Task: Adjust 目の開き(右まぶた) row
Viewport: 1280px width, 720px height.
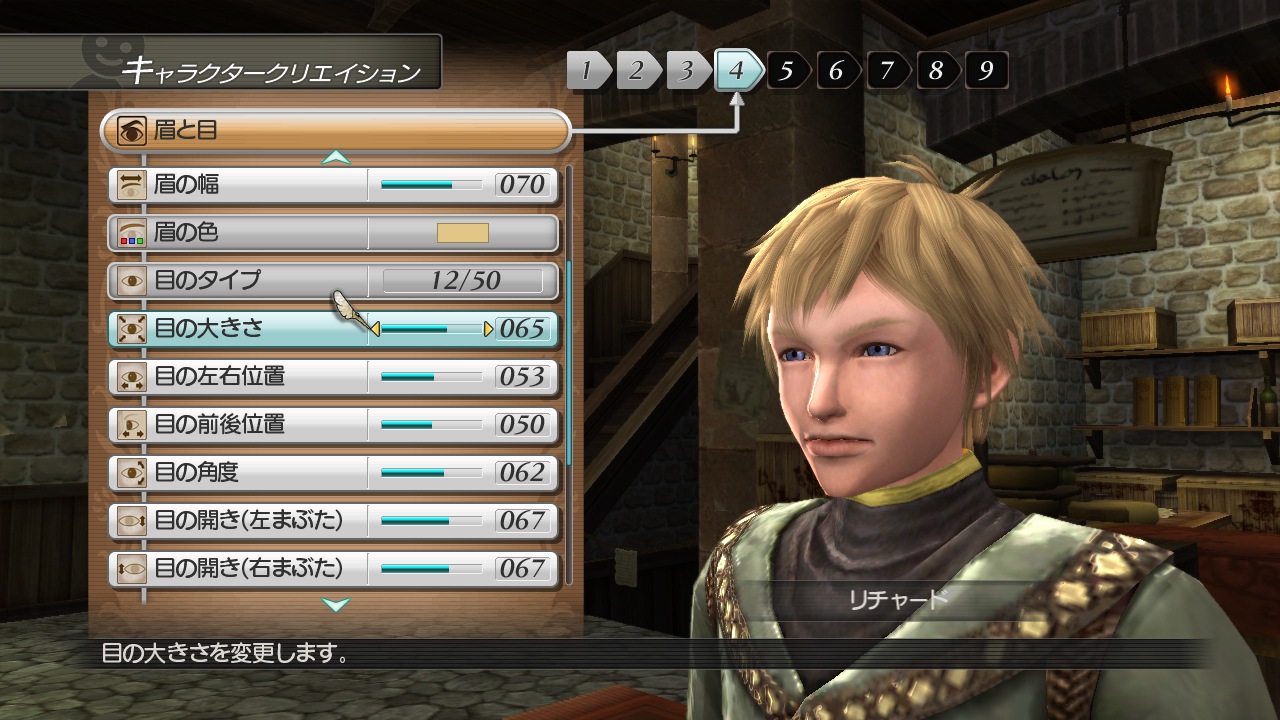Action: tap(333, 568)
